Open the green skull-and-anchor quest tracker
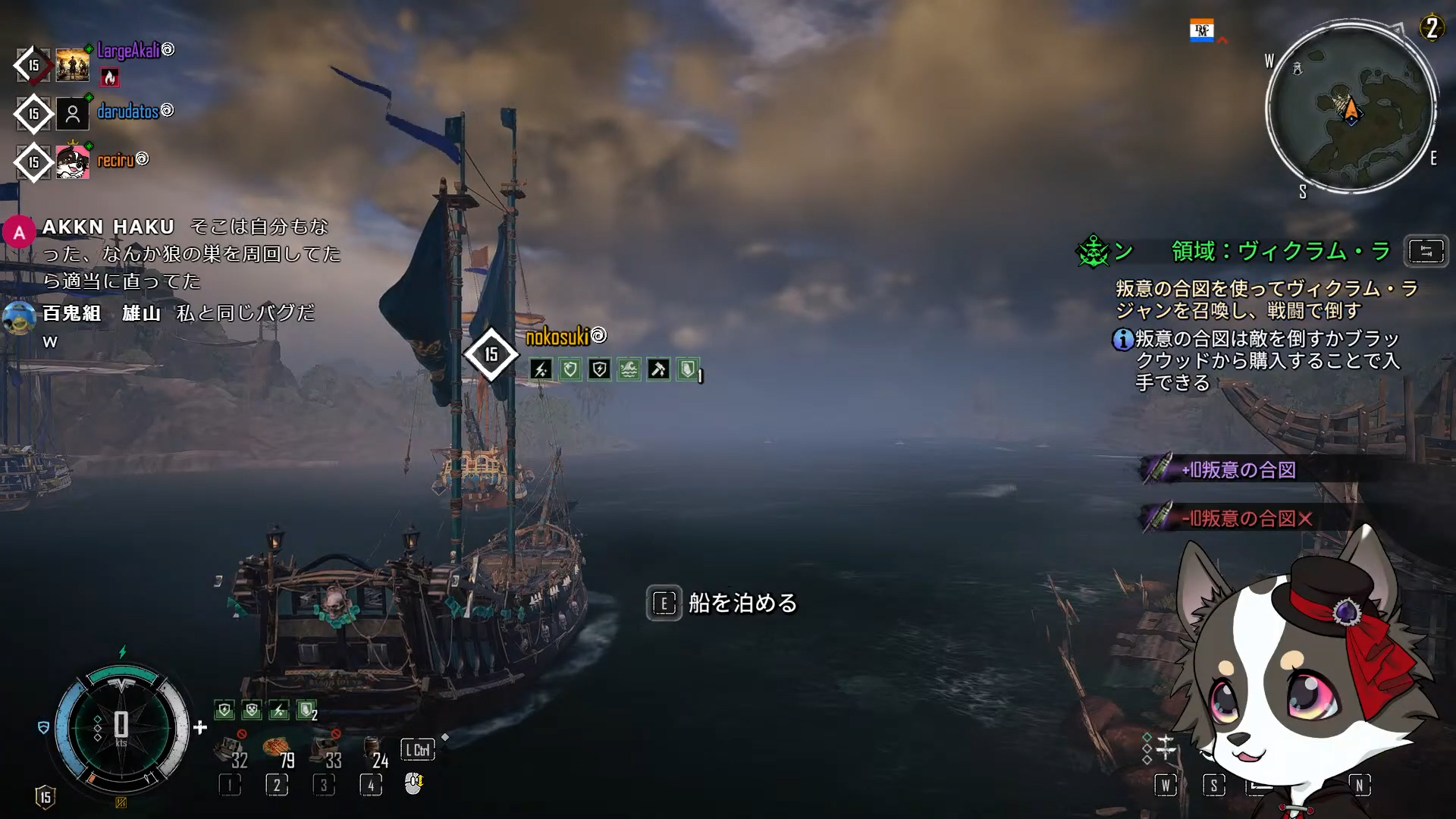1456x819 pixels. coord(1093,252)
